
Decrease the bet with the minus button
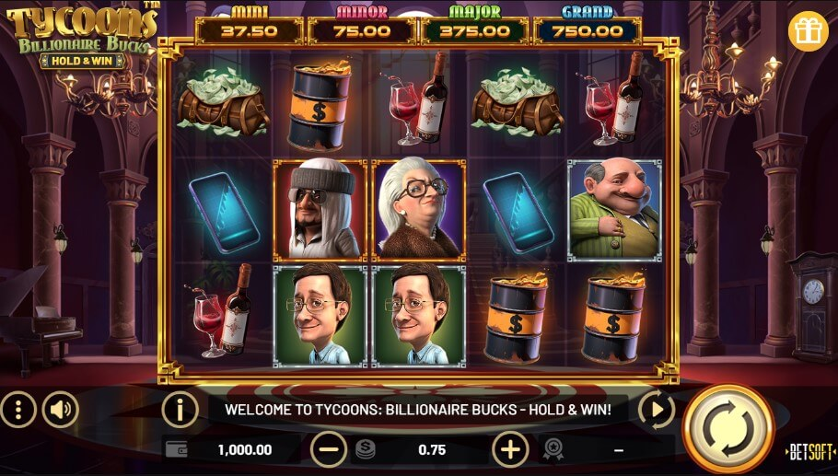point(329,449)
